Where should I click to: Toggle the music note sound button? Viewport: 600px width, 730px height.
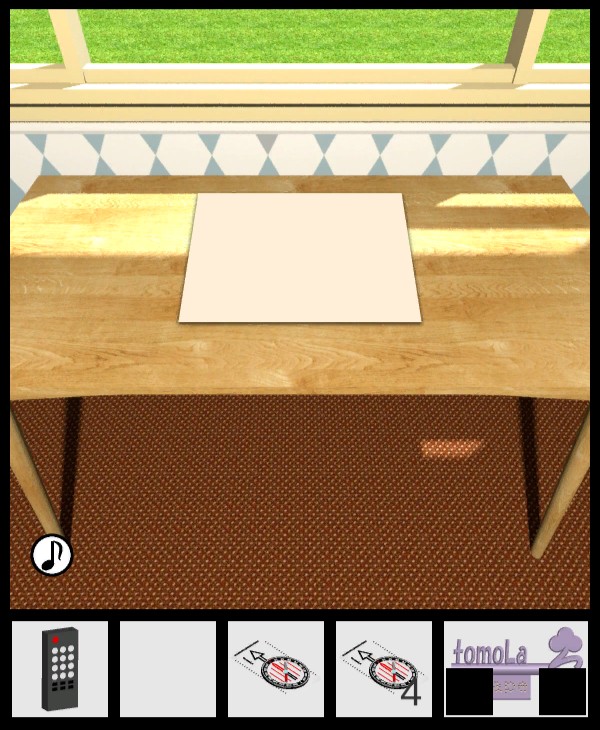pyautogui.click(x=52, y=554)
